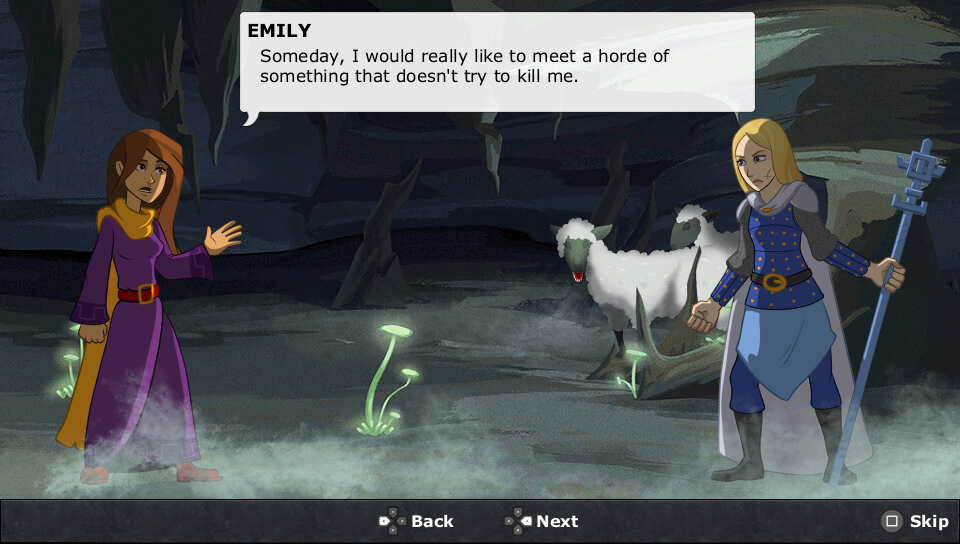960x544 pixels.
Task: Skip the cutscene conversation
Action: 915,521
